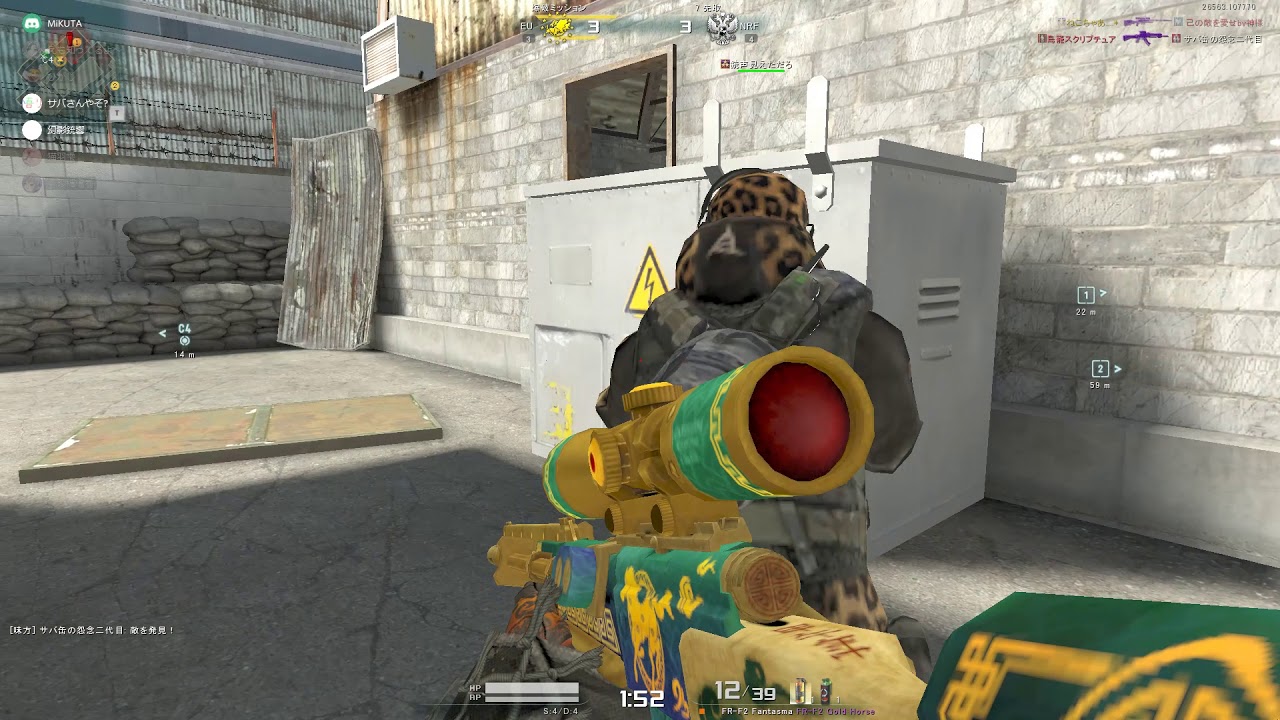Click the NRF team eagle emblem
Viewport: 1280px width, 720px height.
coord(721,27)
